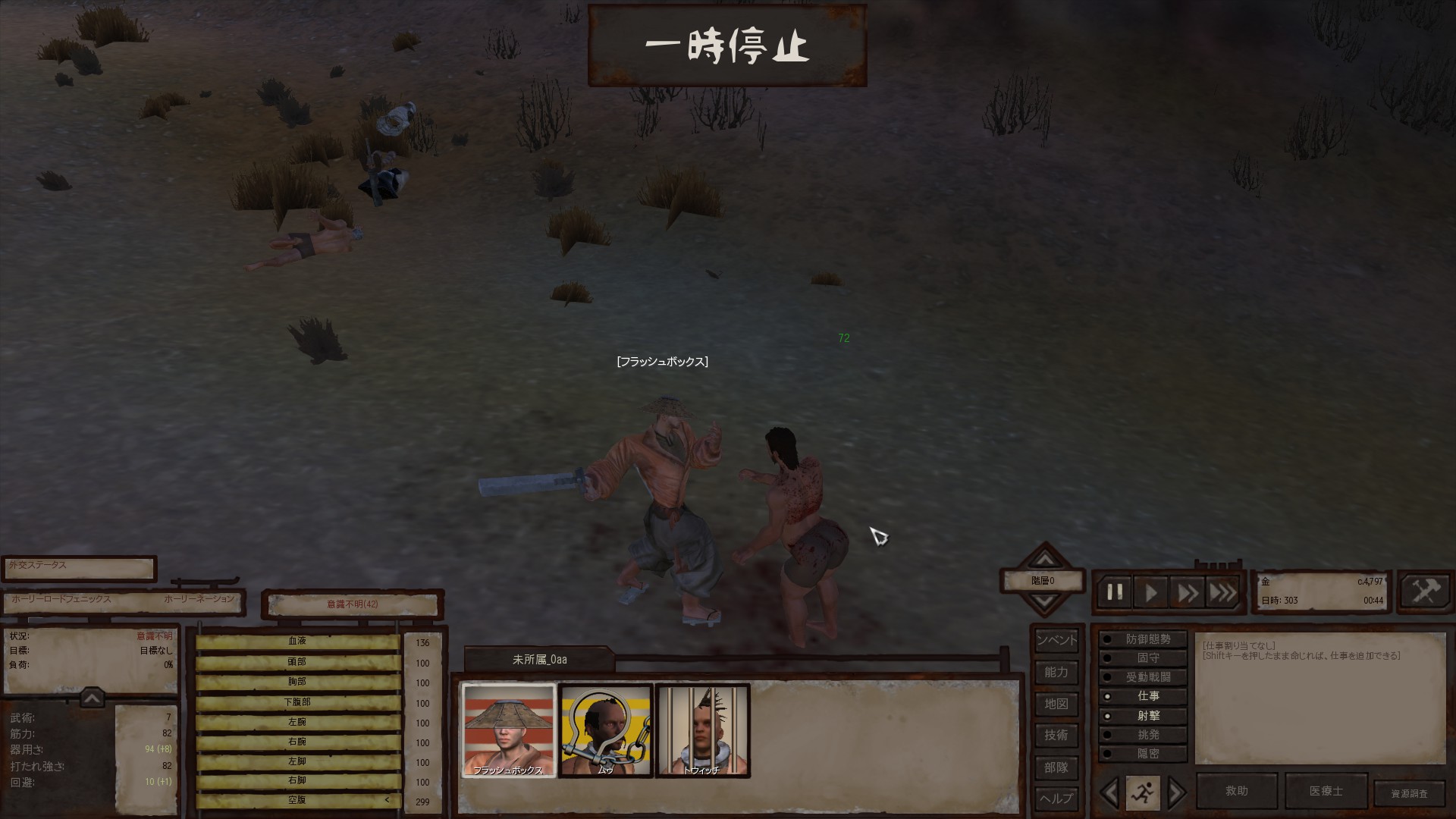1456x819 pixels.
Task: Open the 技術 (research) menu
Action: click(x=1056, y=735)
